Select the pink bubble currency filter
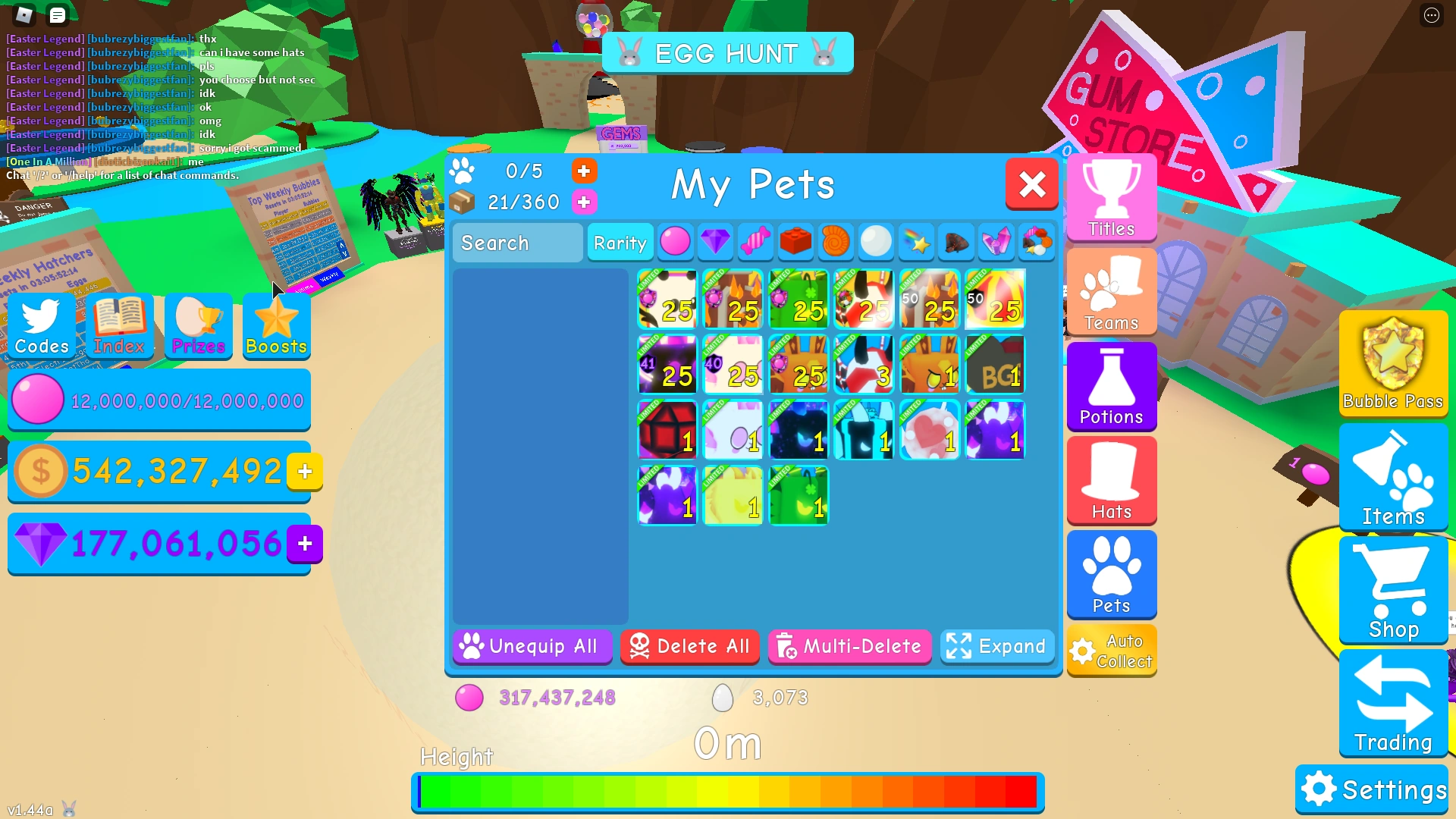This screenshot has height=819, width=1456. [x=675, y=242]
